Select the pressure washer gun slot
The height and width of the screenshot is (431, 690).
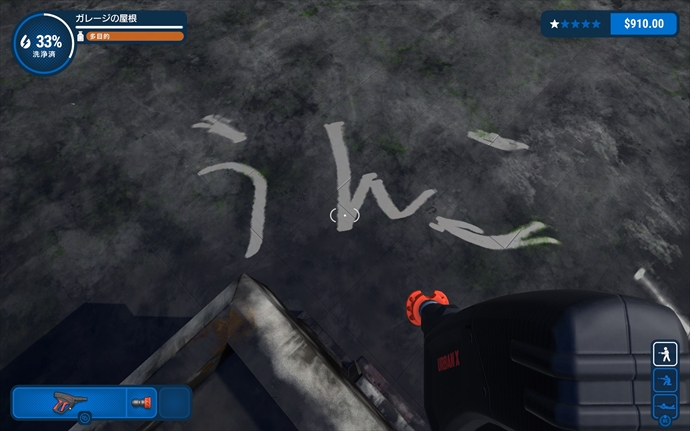pos(68,402)
